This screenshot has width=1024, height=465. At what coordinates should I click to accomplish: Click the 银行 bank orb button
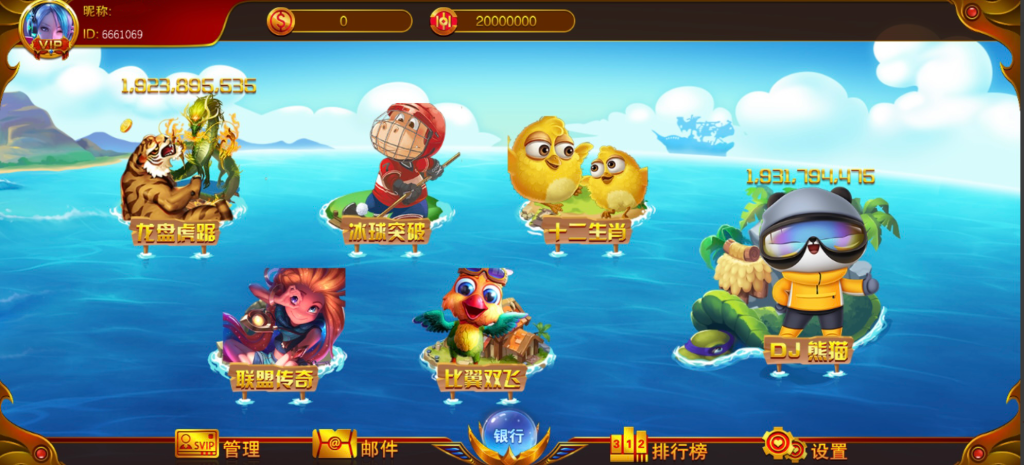509,435
